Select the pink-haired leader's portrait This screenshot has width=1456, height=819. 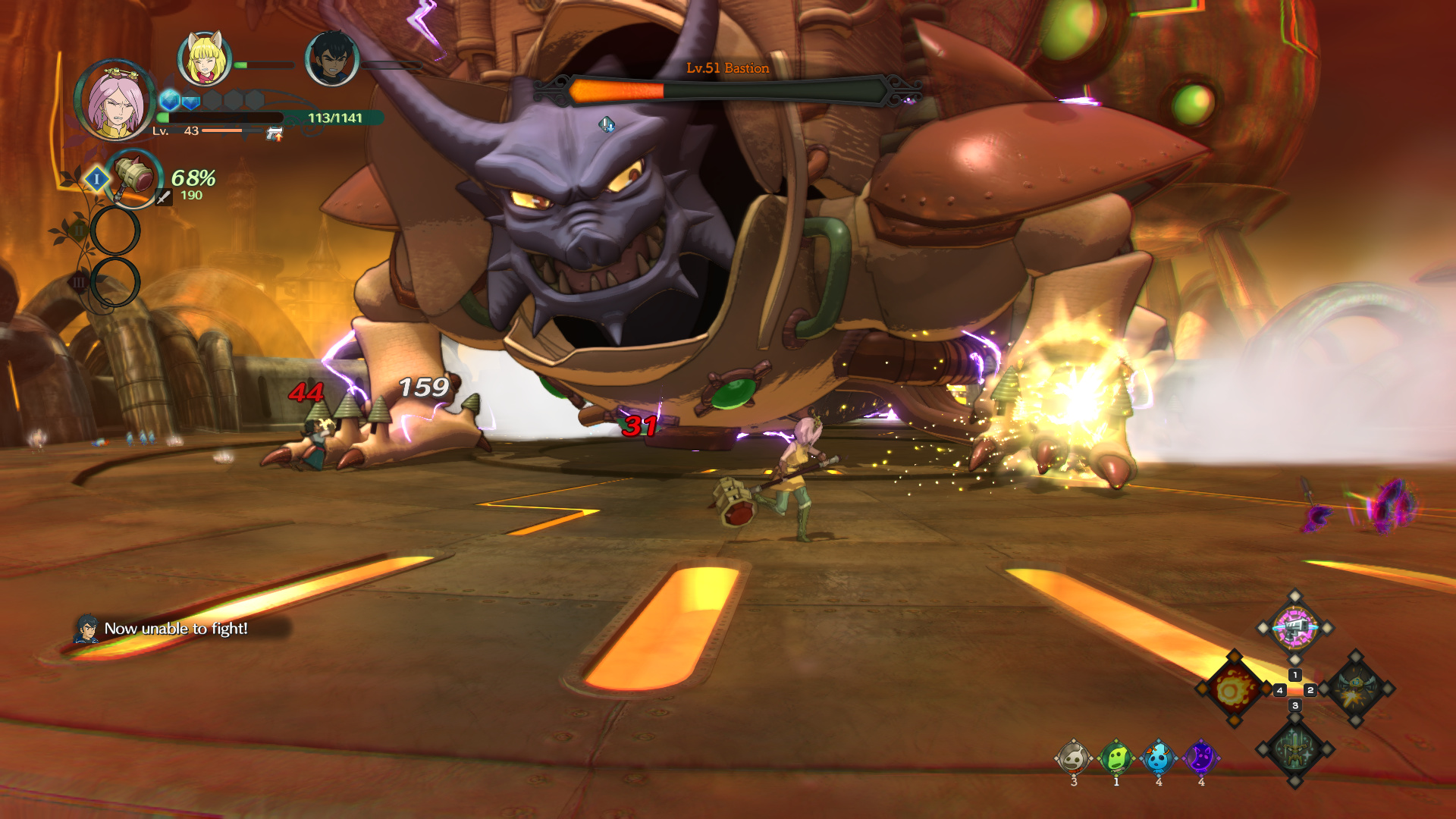115,101
